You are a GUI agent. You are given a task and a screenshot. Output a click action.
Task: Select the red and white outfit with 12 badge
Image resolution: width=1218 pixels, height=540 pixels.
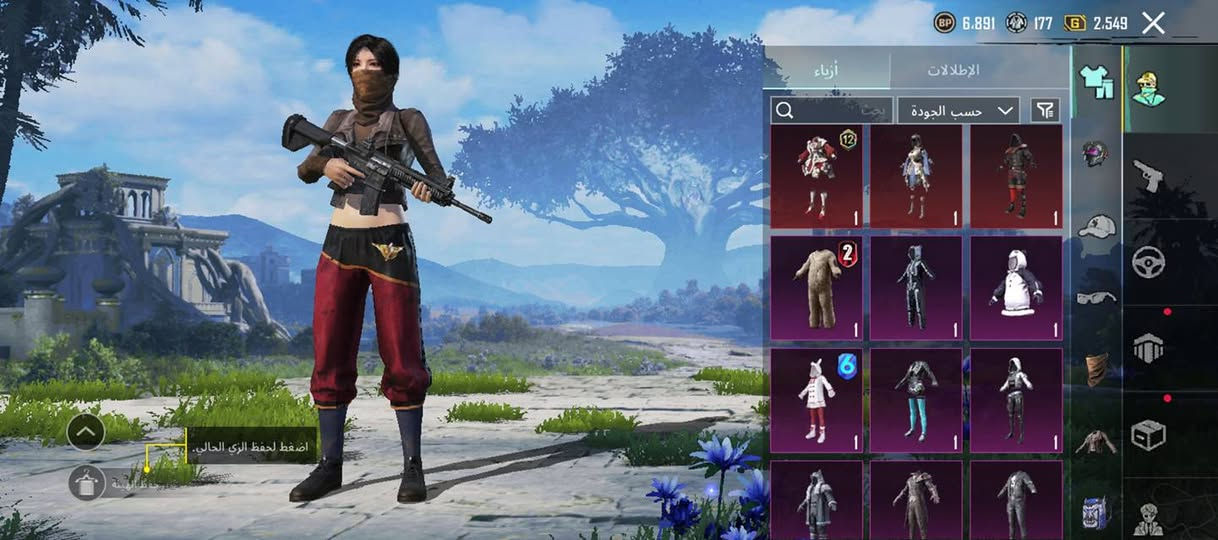[x=817, y=176]
